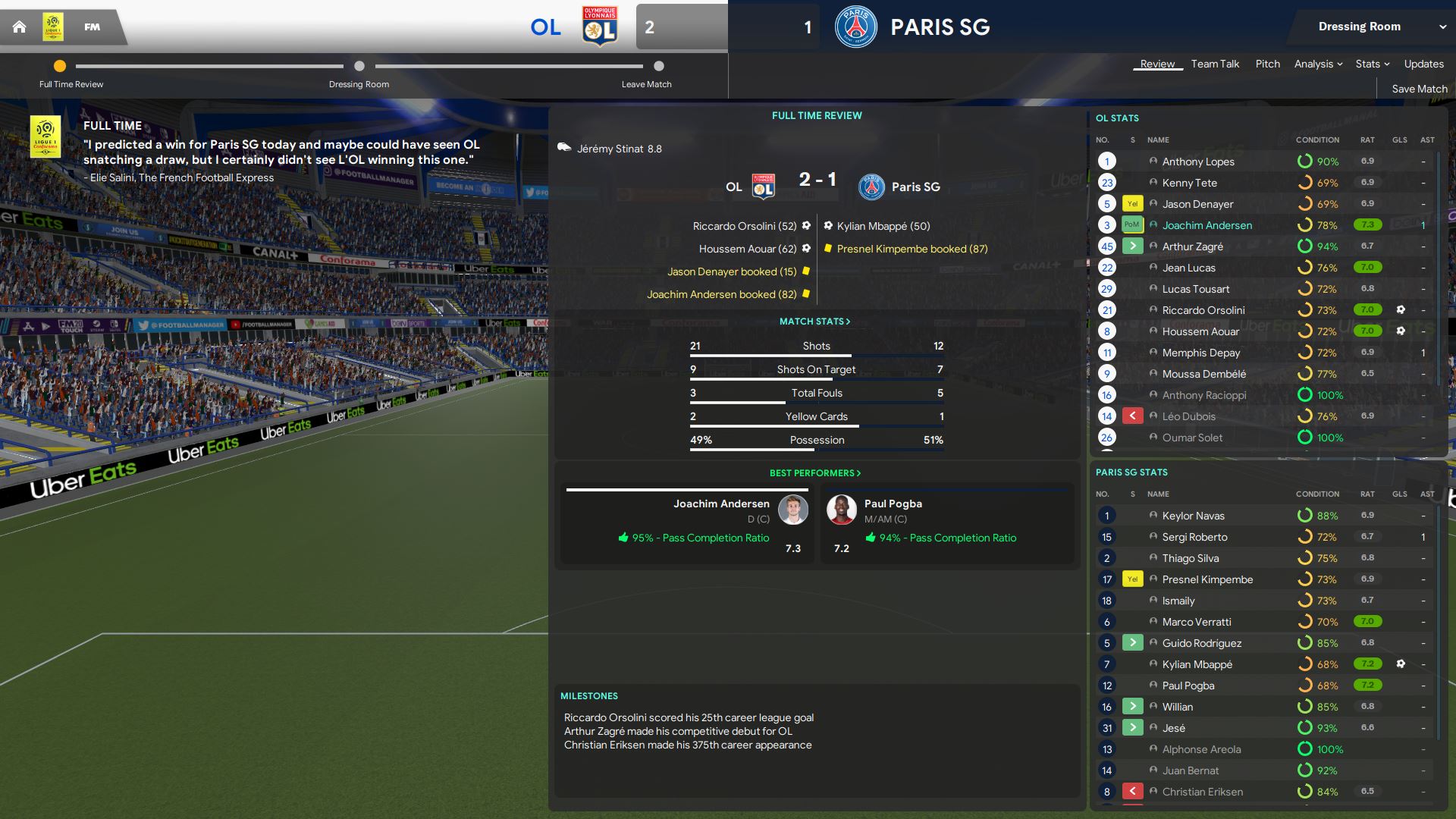
Task: View Paul Pogba's best performer card
Action: coord(946,525)
